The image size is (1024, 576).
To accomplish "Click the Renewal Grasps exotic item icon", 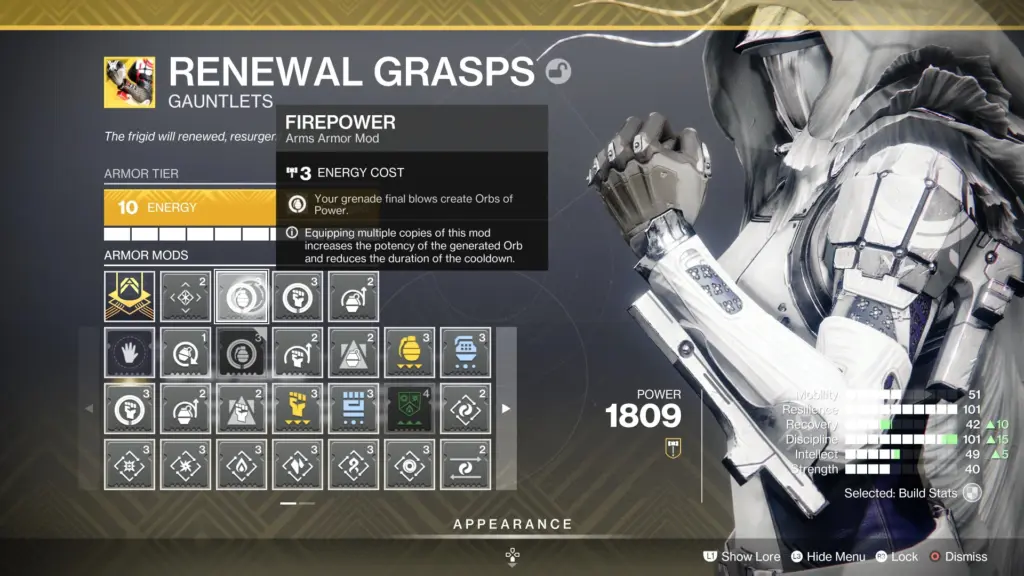I will [129, 82].
